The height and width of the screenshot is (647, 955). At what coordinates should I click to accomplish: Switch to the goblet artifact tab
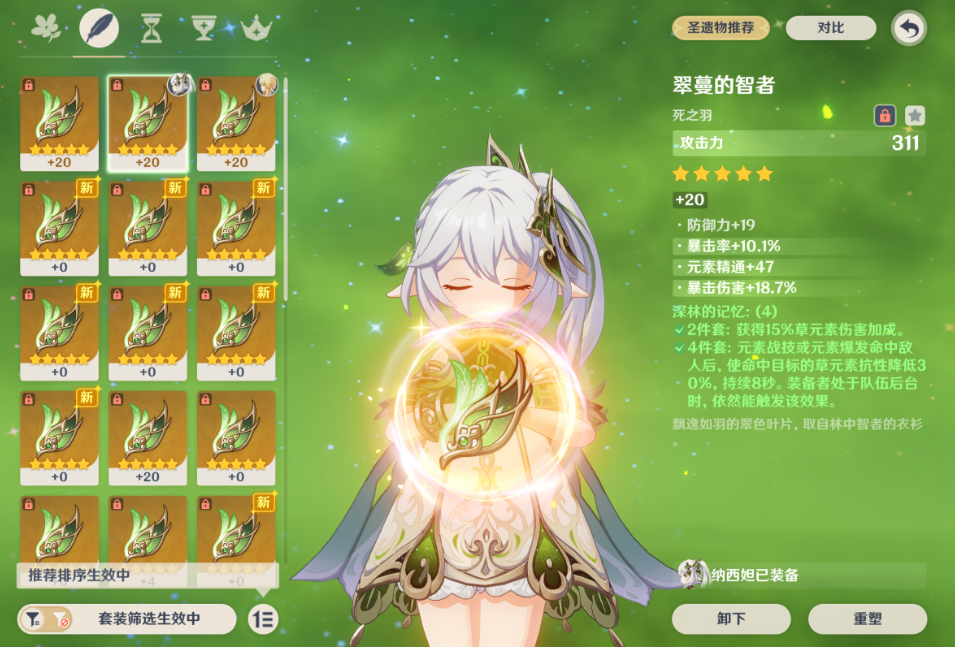click(x=205, y=28)
